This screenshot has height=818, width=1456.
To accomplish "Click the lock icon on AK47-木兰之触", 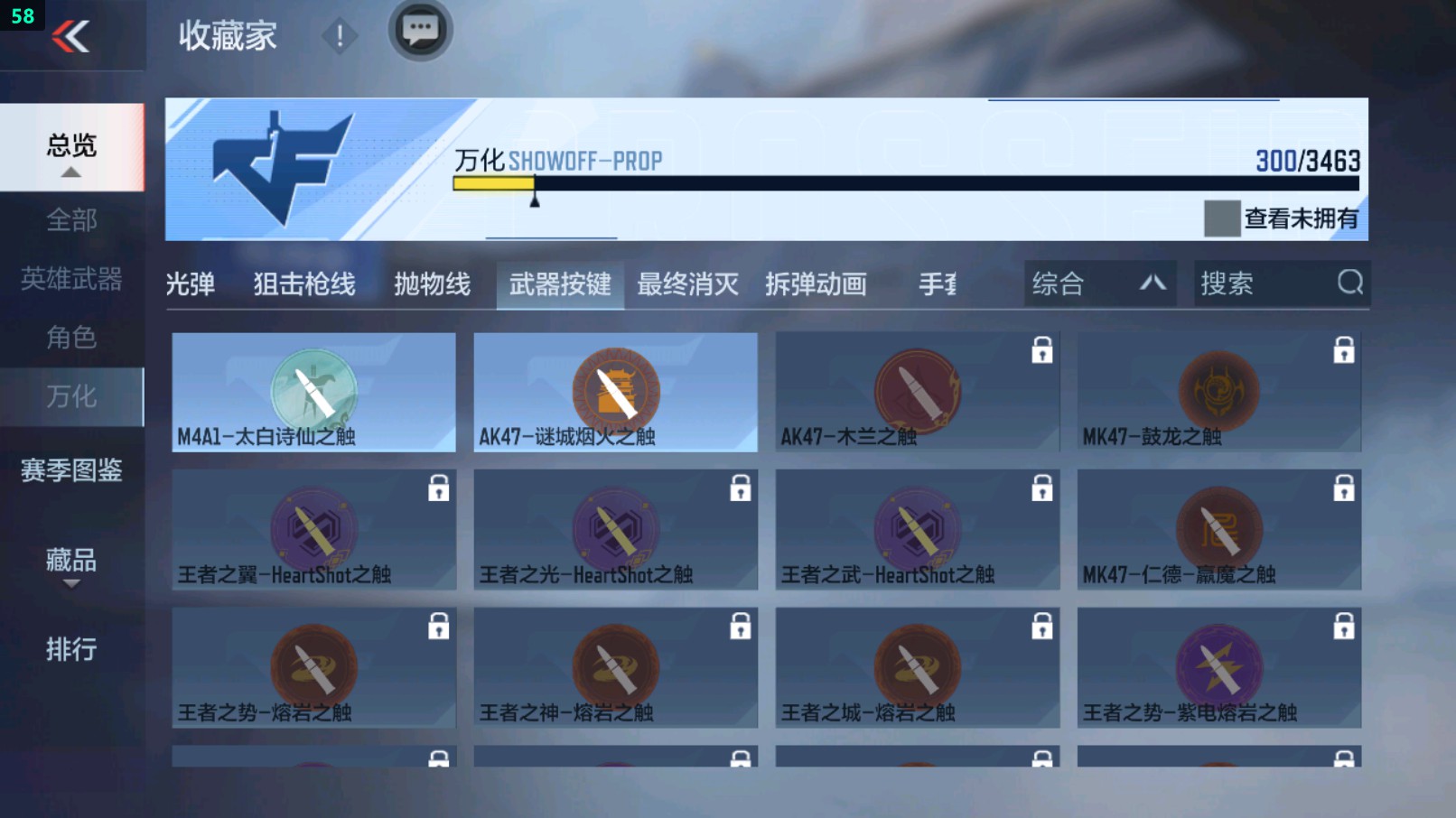I will (x=1043, y=352).
